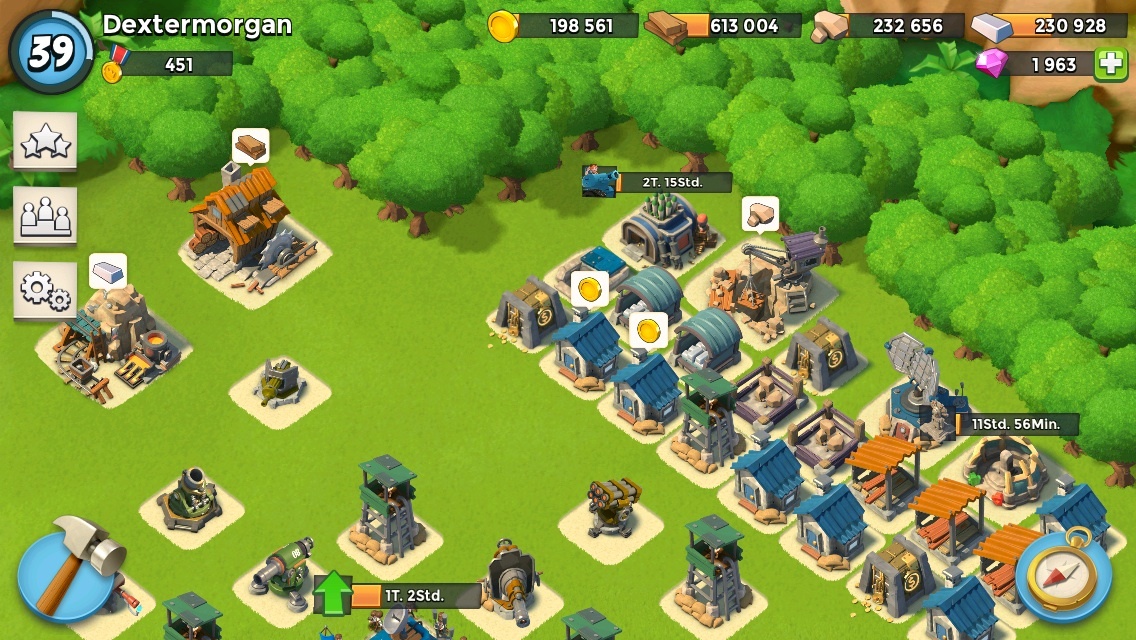
Task: Tap the 2T. 15Std. troop training timer
Action: click(x=672, y=182)
